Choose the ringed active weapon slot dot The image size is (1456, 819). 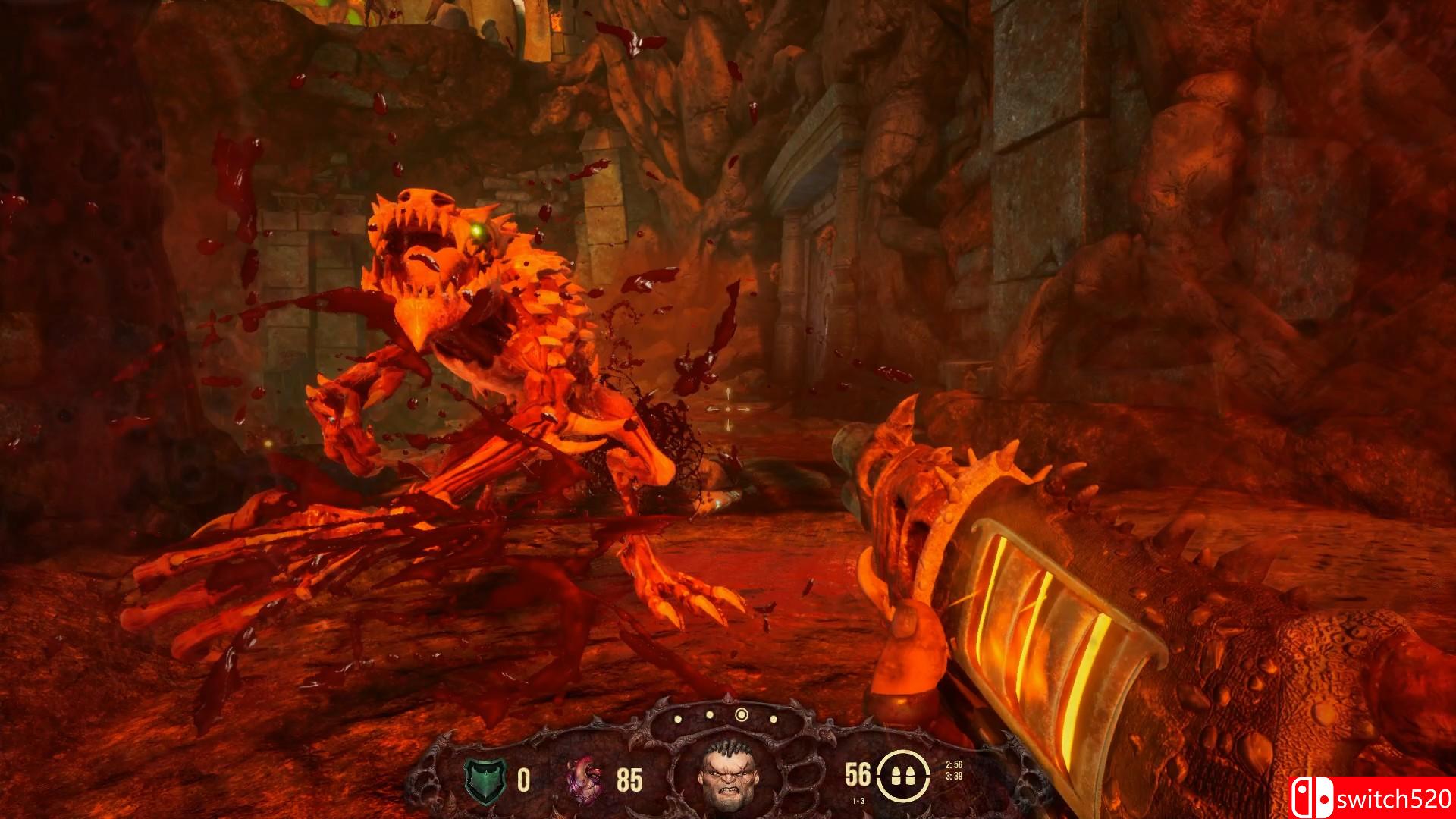pyautogui.click(x=741, y=714)
